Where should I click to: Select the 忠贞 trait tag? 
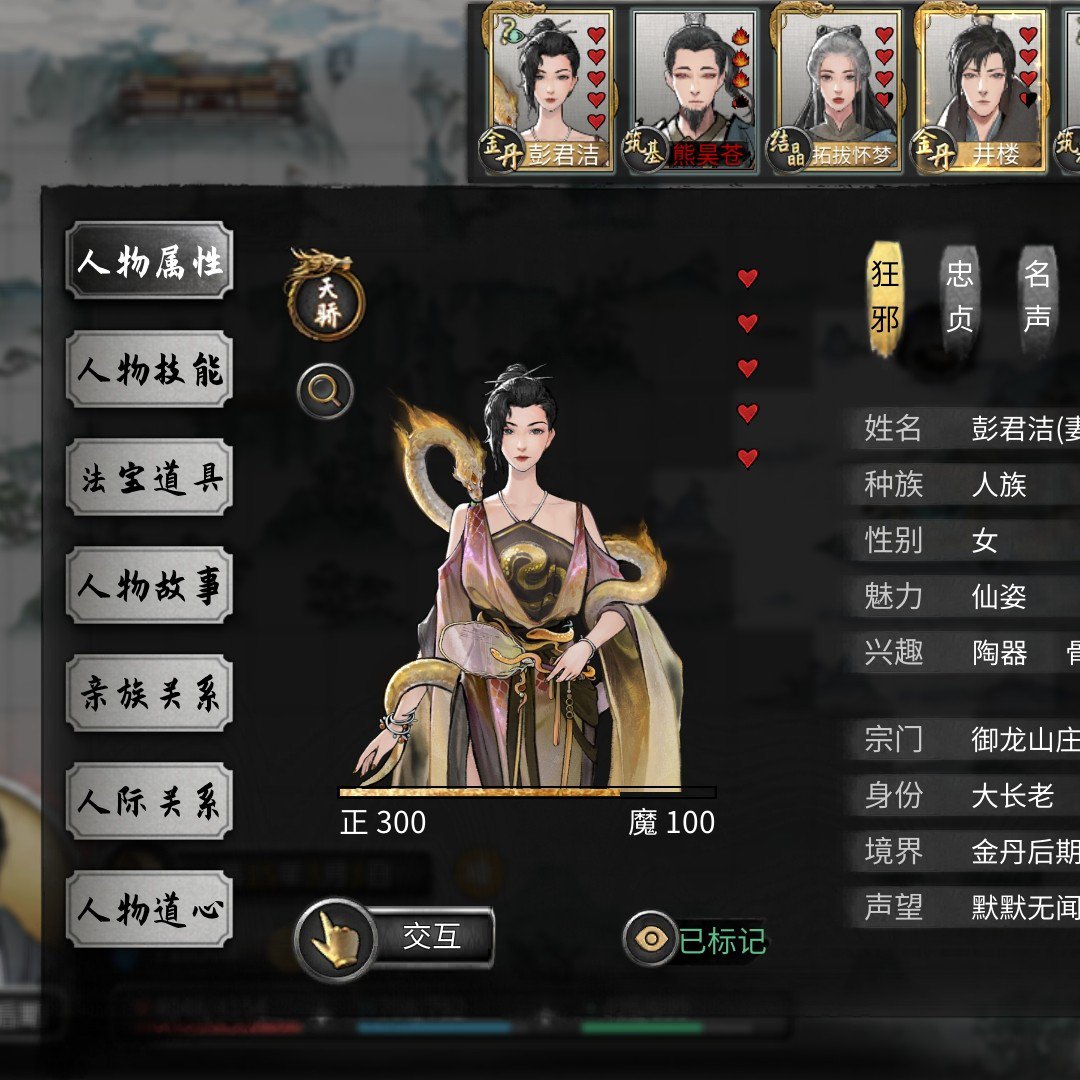pyautogui.click(x=960, y=297)
